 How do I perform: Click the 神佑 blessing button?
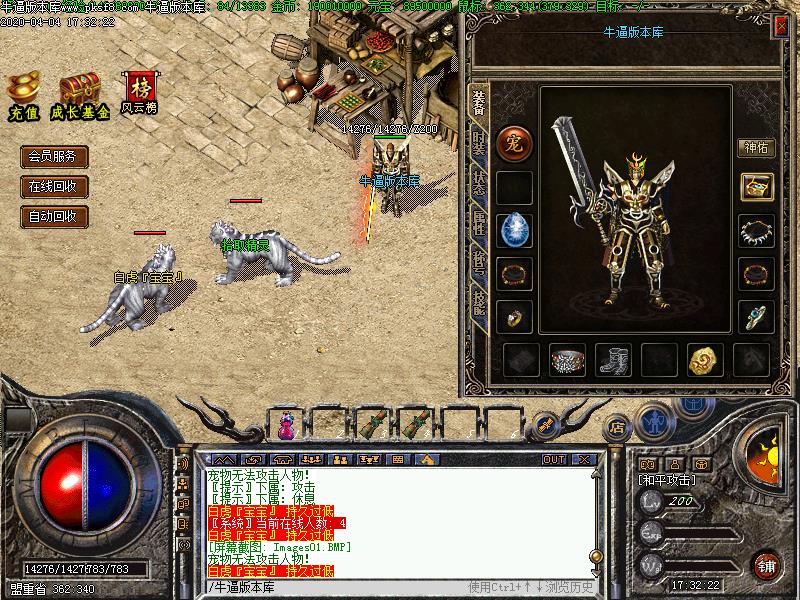coord(756,148)
